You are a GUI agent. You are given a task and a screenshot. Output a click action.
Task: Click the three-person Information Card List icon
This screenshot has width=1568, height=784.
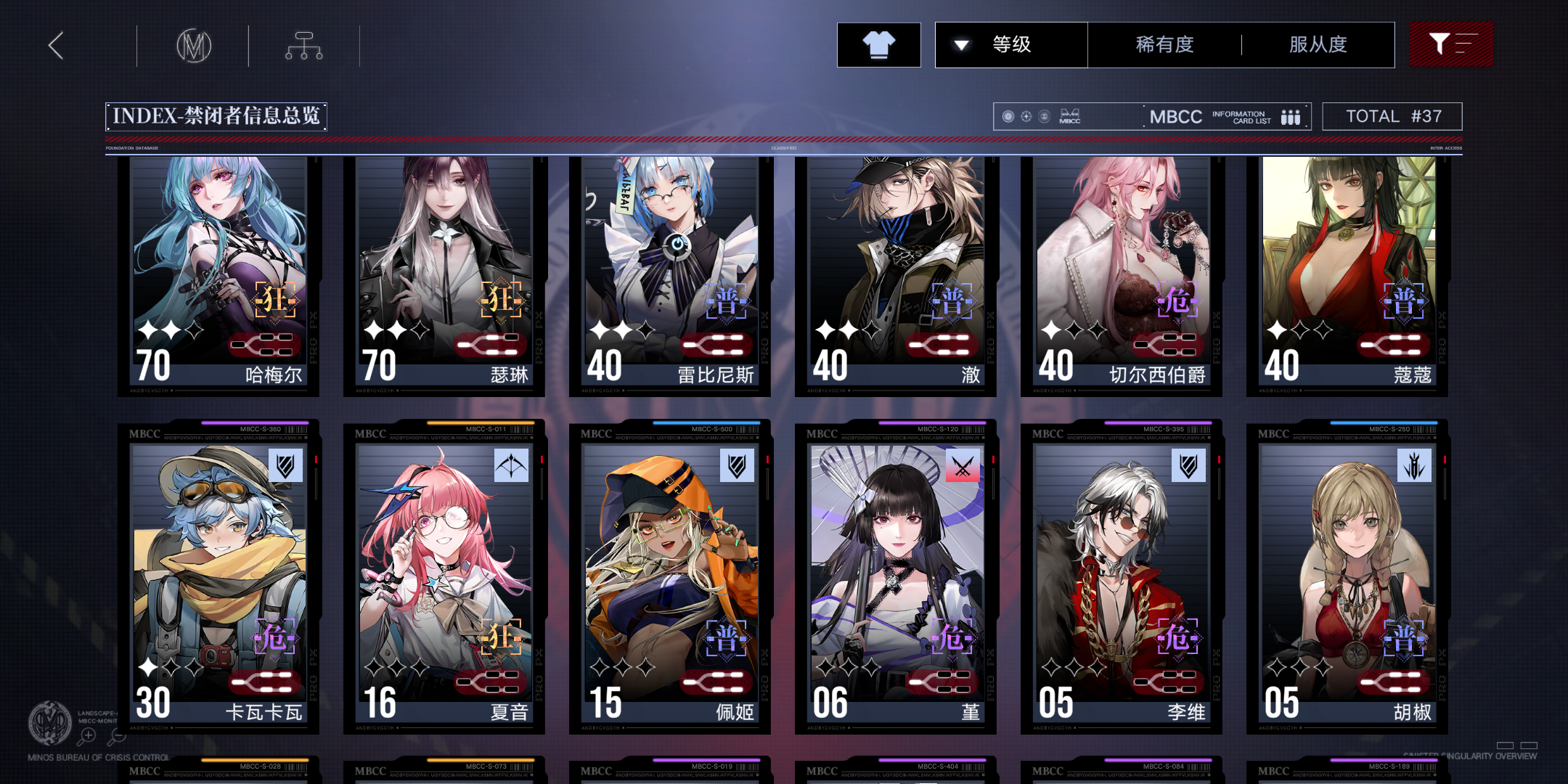[x=1289, y=116]
